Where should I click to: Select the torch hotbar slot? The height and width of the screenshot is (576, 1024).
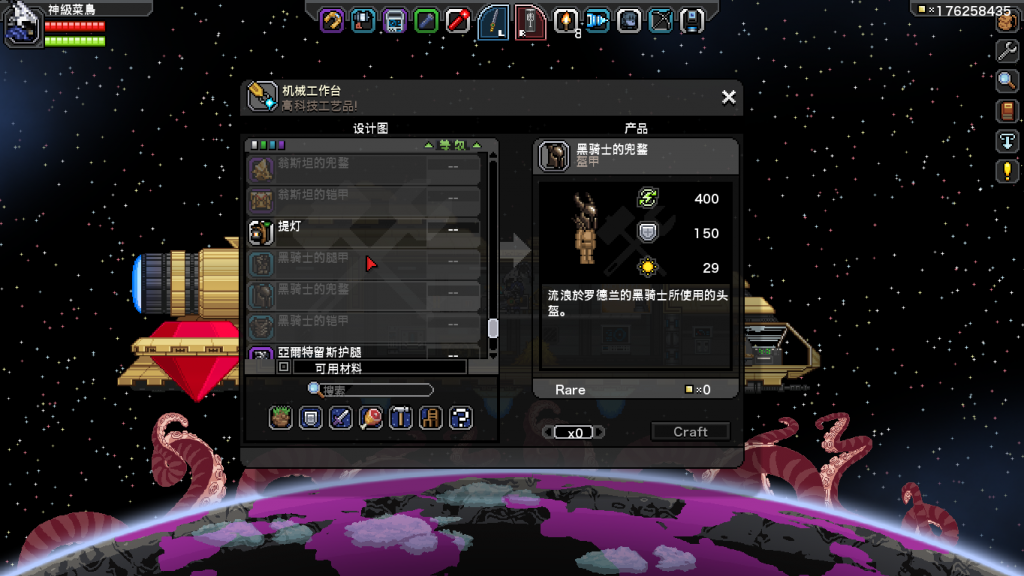click(566, 20)
